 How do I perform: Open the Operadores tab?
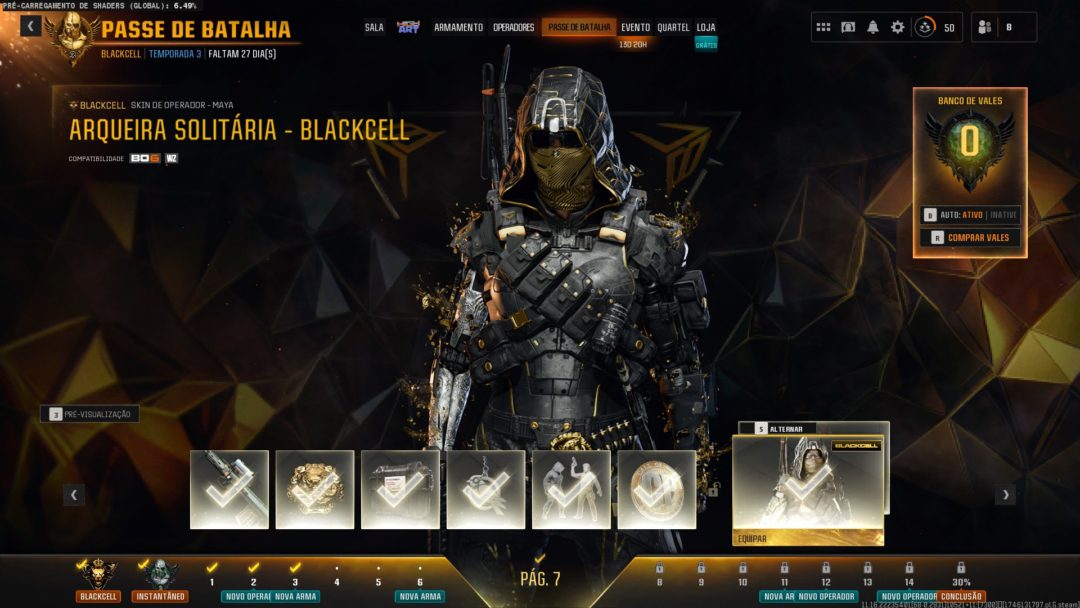[x=514, y=28]
